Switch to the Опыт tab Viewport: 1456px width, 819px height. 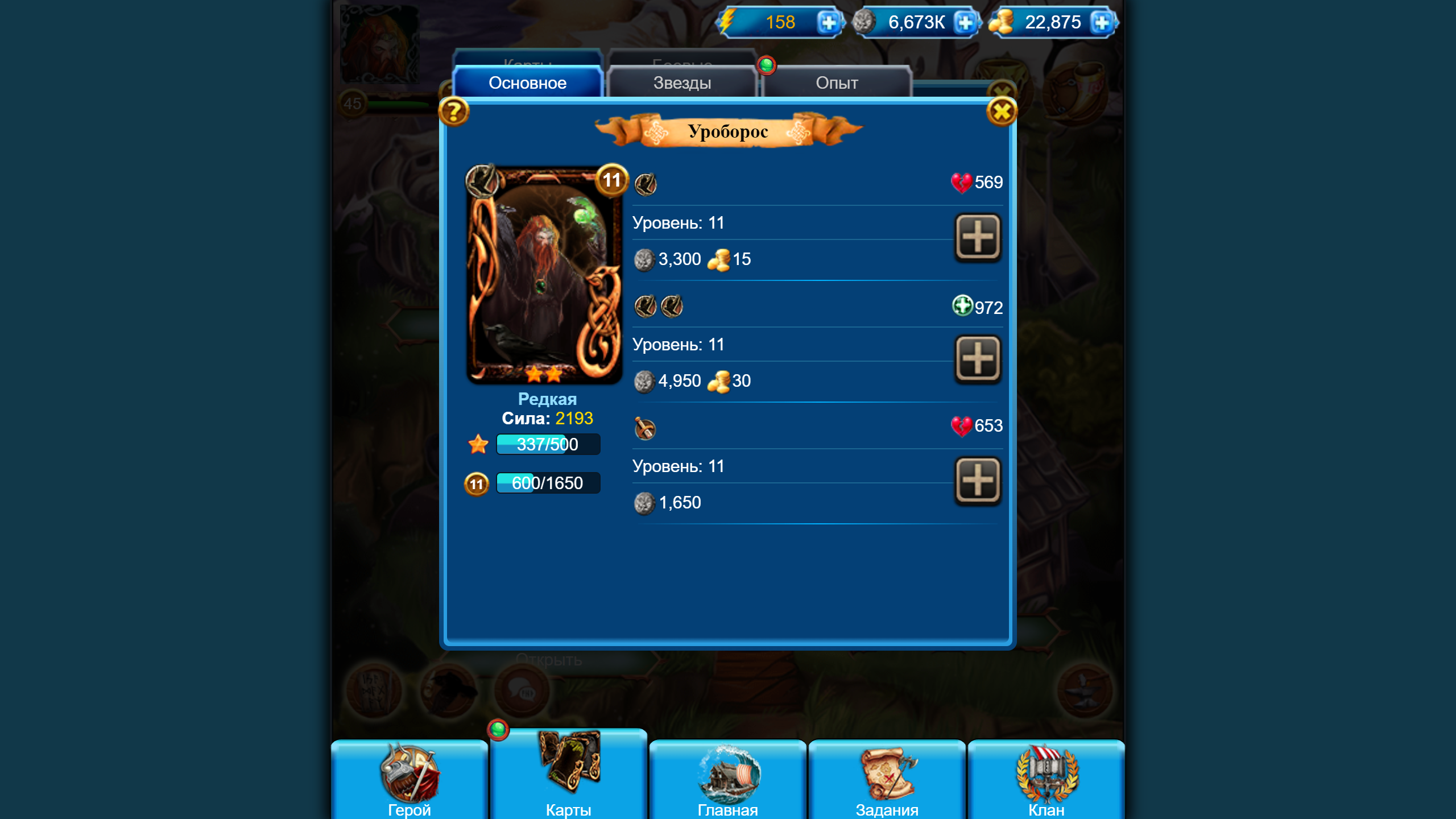coord(838,83)
